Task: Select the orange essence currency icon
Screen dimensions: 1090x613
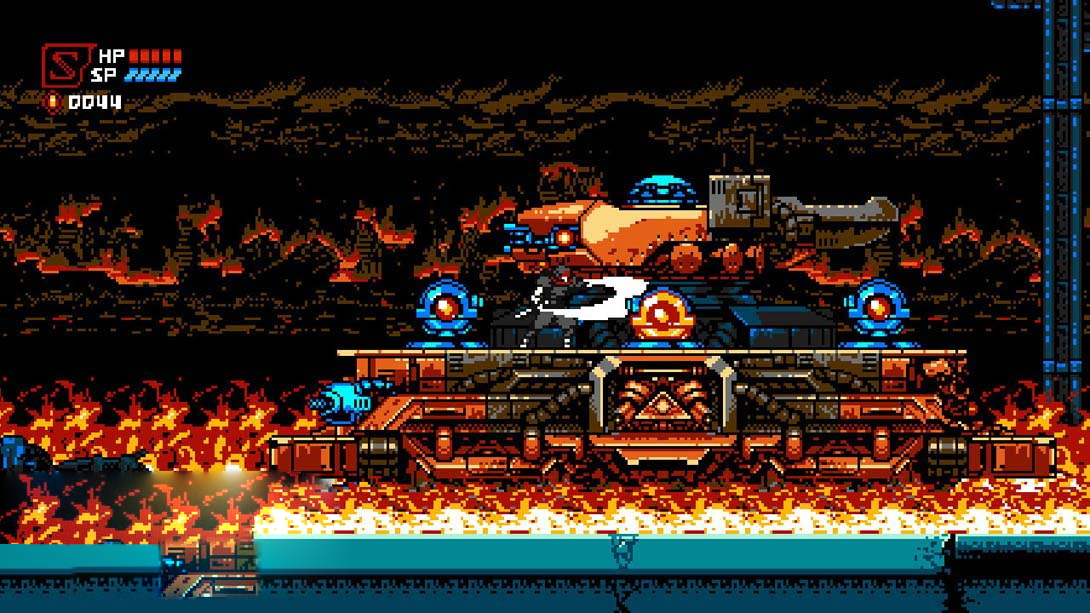Action: point(52,102)
